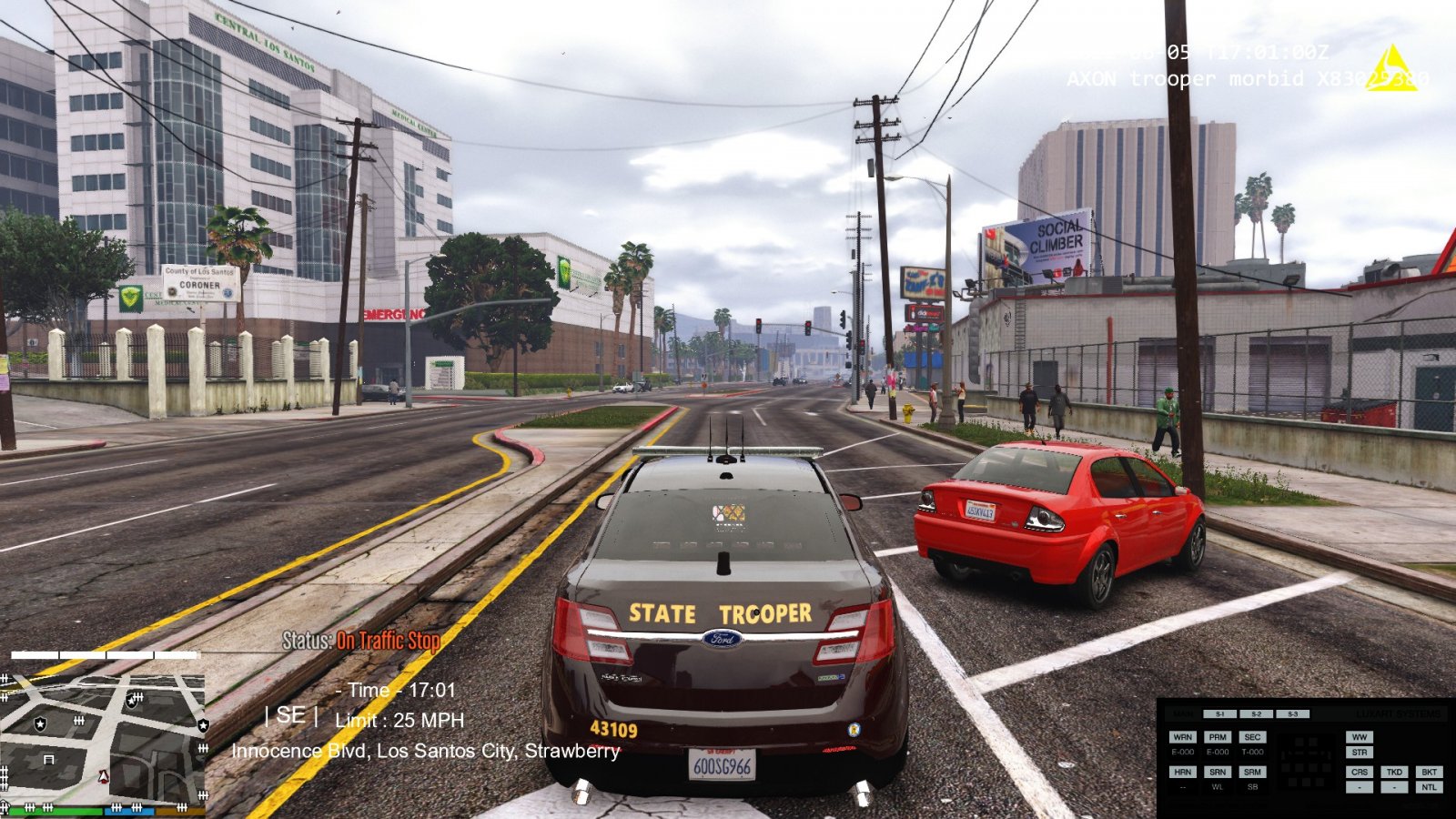Image resolution: width=1456 pixels, height=819 pixels.
Task: Toggle the WRN warning lights button
Action: coord(1182,737)
